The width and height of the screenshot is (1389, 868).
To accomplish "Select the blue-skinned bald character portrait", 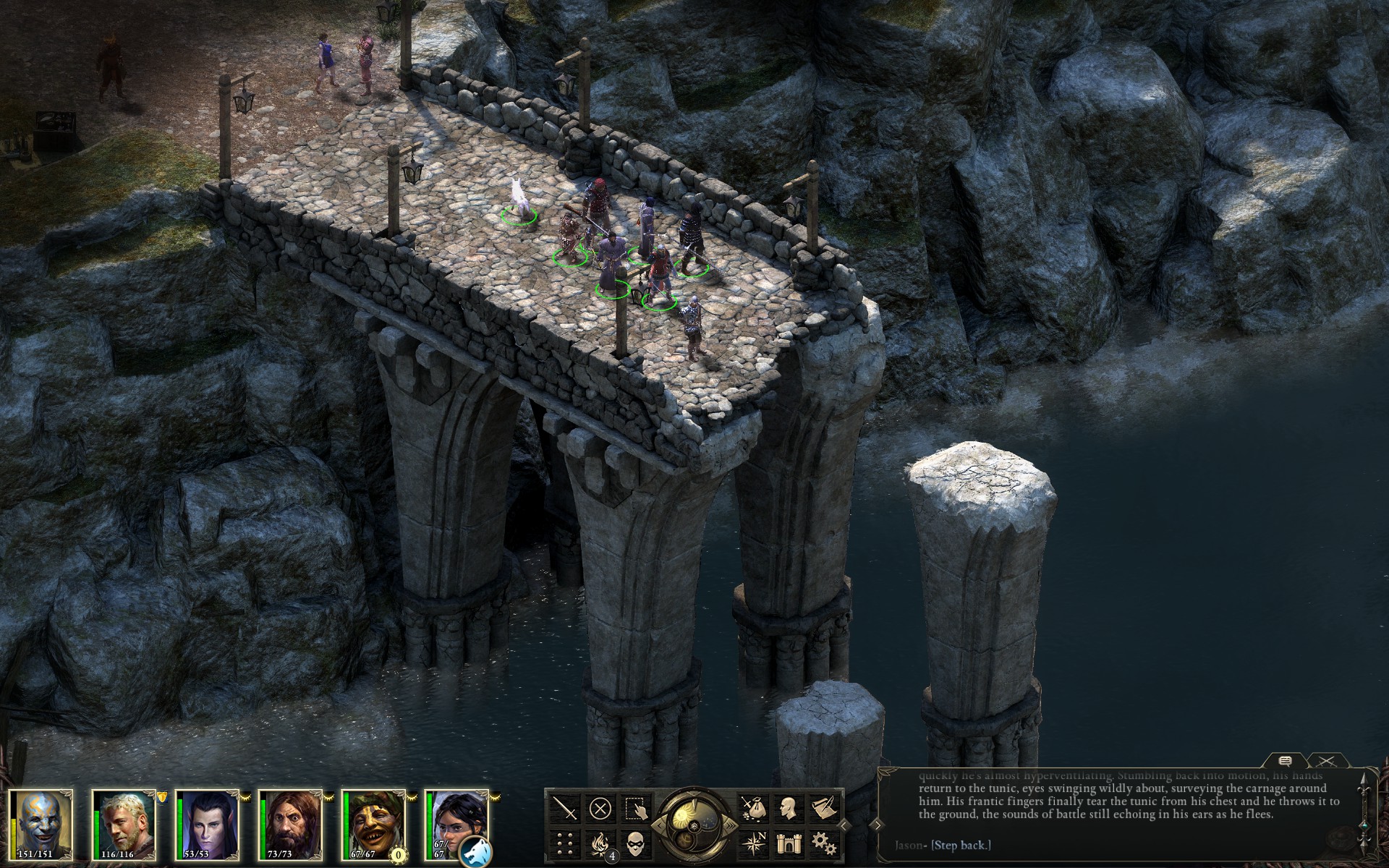I will click(x=41, y=825).
